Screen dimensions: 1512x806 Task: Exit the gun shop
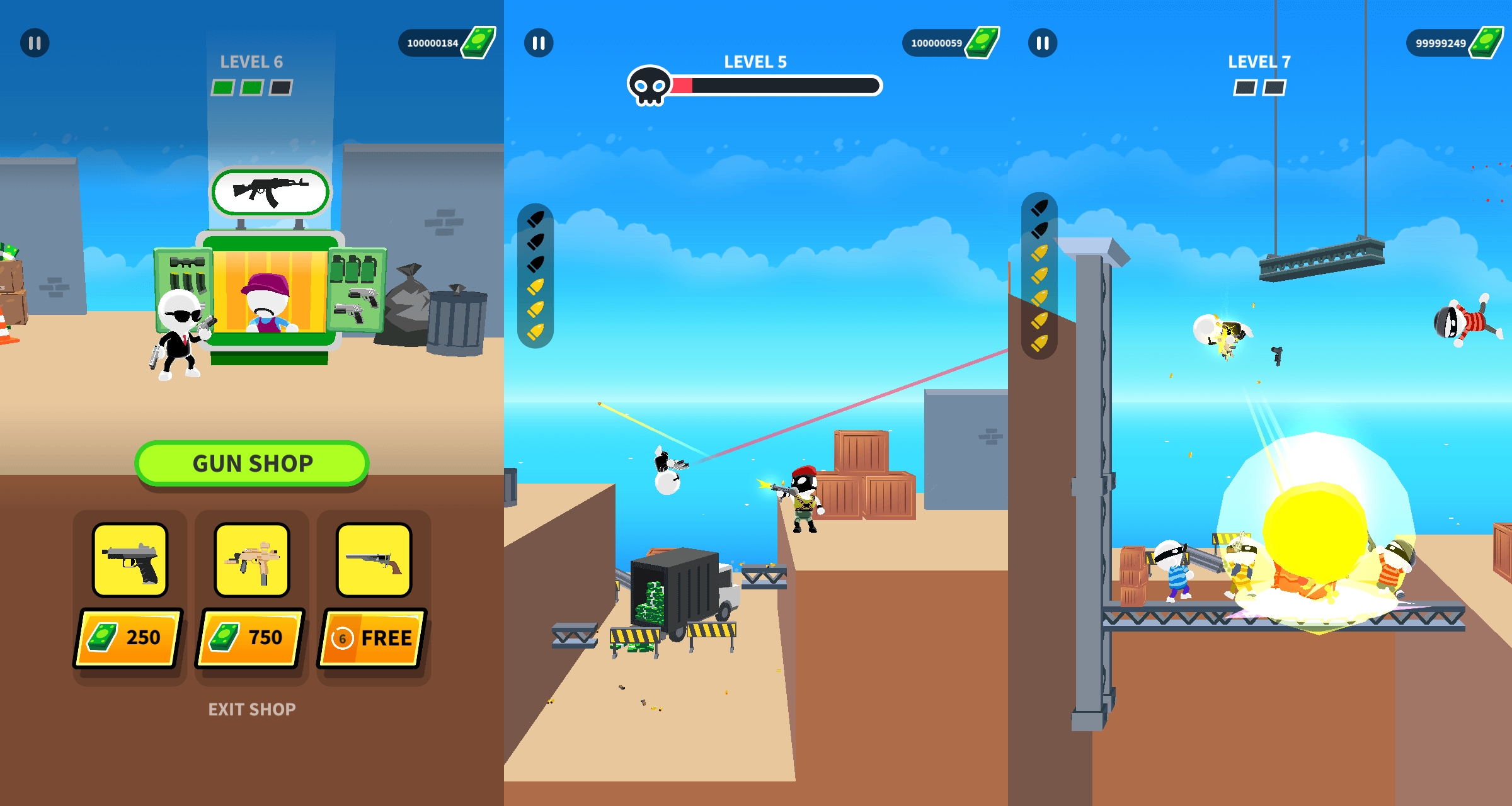pyautogui.click(x=252, y=710)
